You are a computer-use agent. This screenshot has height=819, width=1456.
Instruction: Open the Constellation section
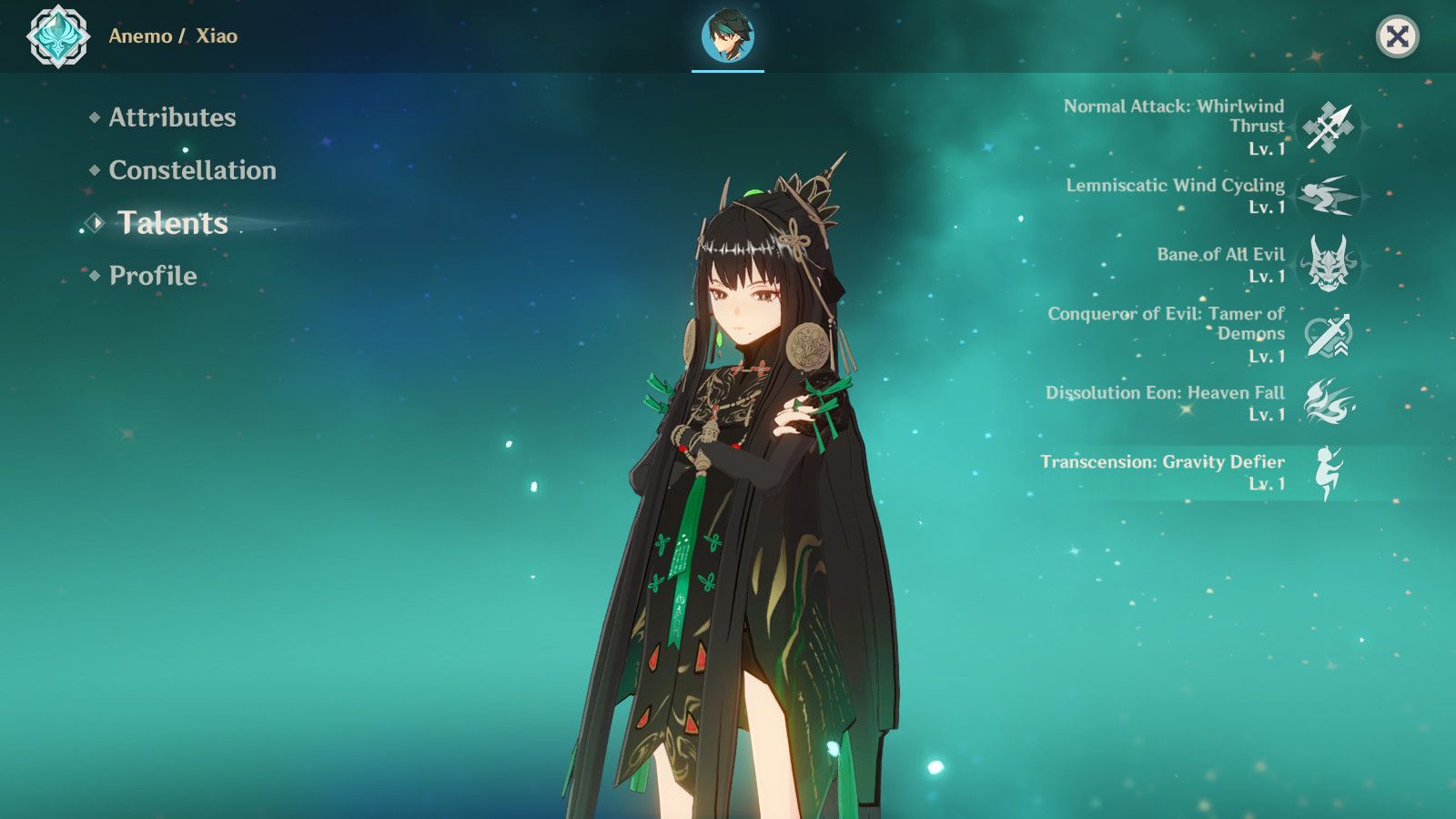point(192,171)
